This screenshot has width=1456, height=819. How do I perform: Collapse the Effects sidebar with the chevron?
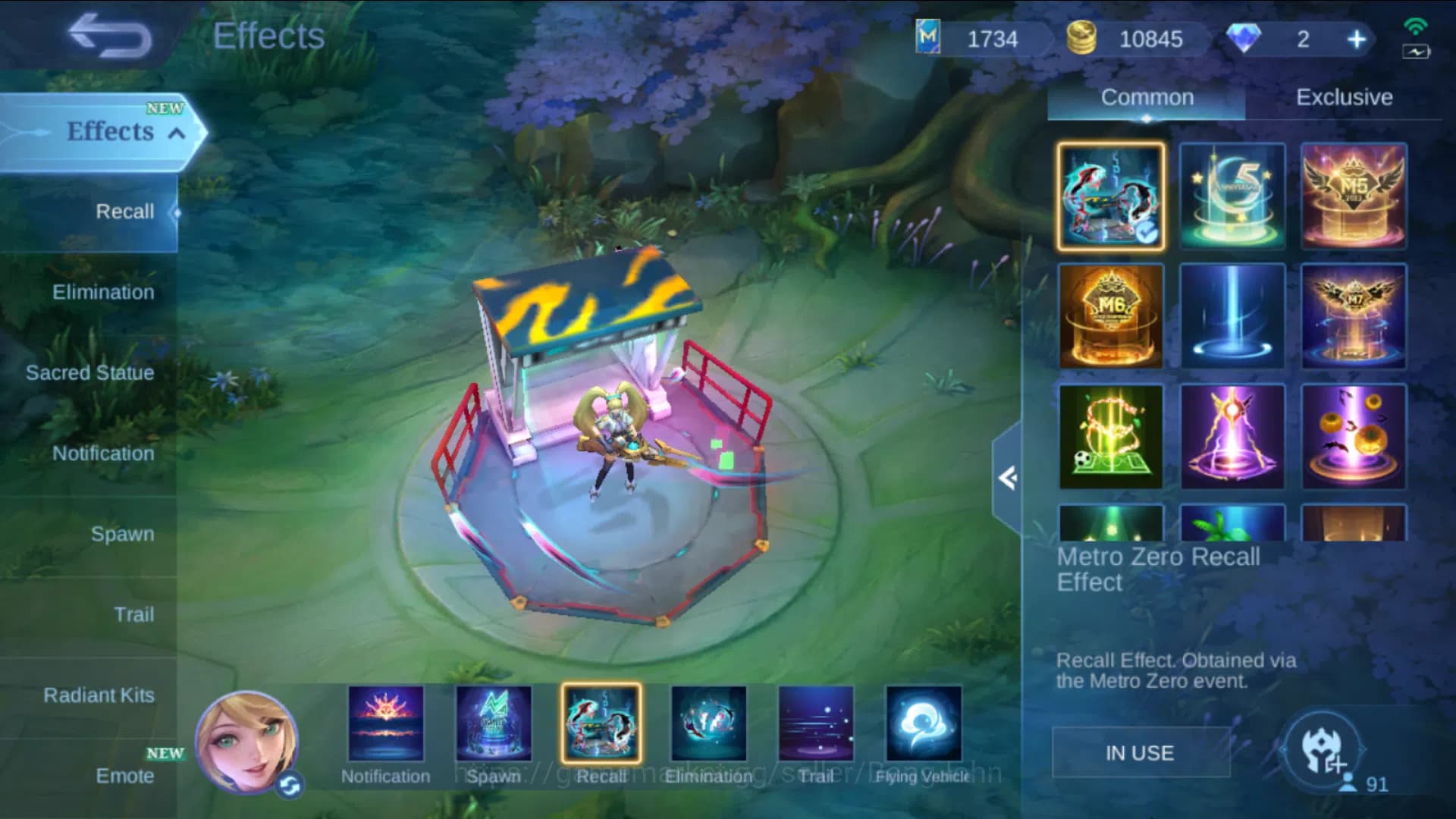(176, 131)
